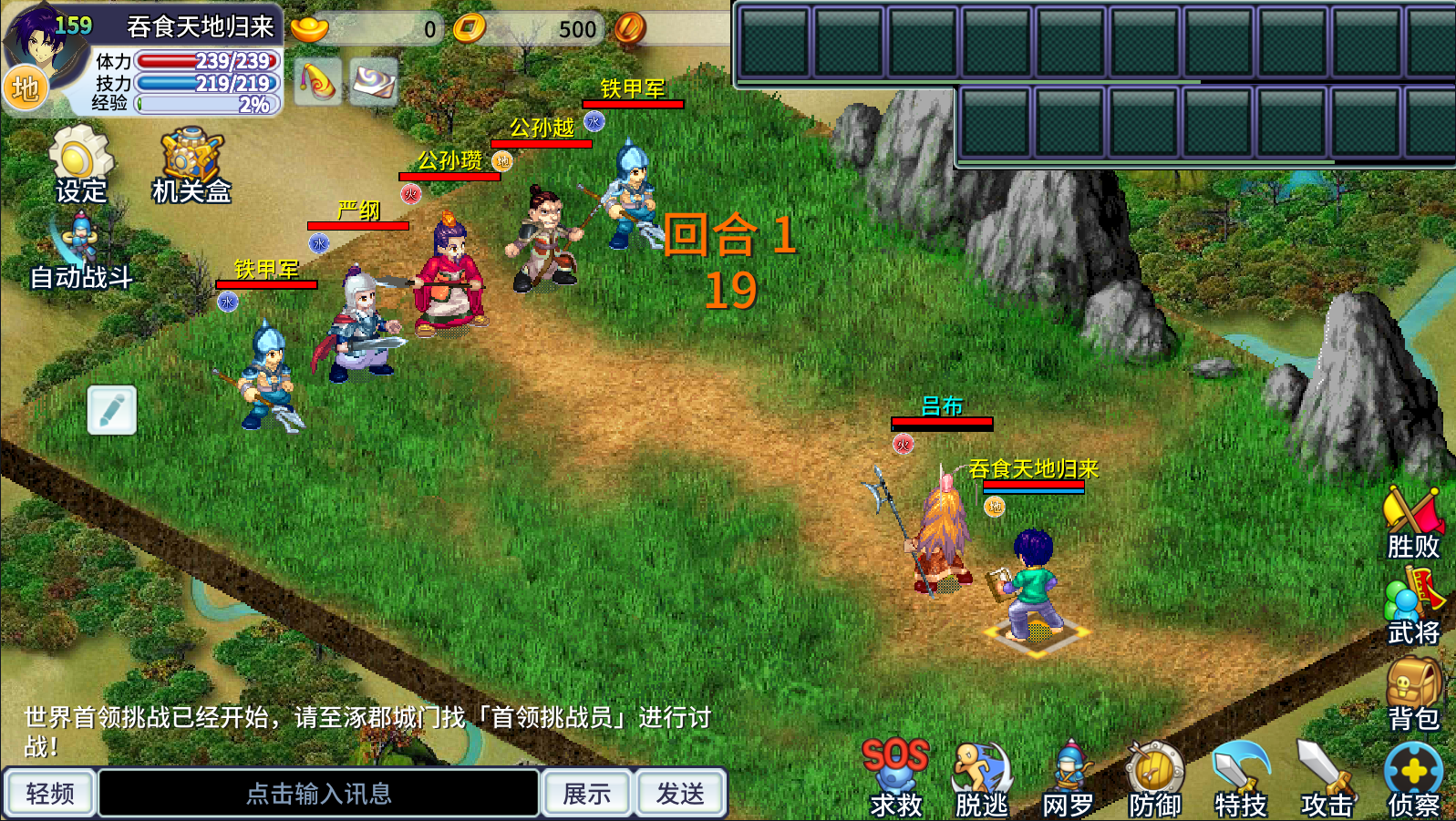Click the chat message input field
The height and width of the screenshot is (821, 1456).
click(318, 794)
